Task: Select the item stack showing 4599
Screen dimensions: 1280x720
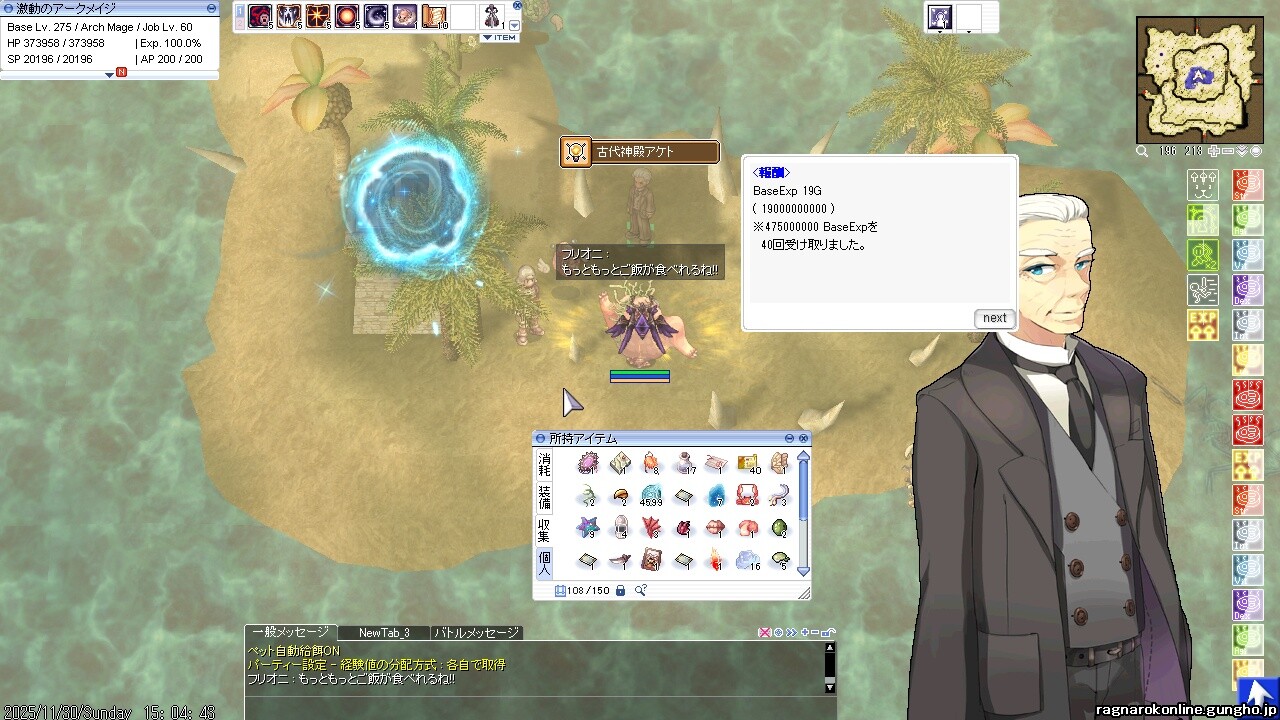Action: (x=651, y=495)
